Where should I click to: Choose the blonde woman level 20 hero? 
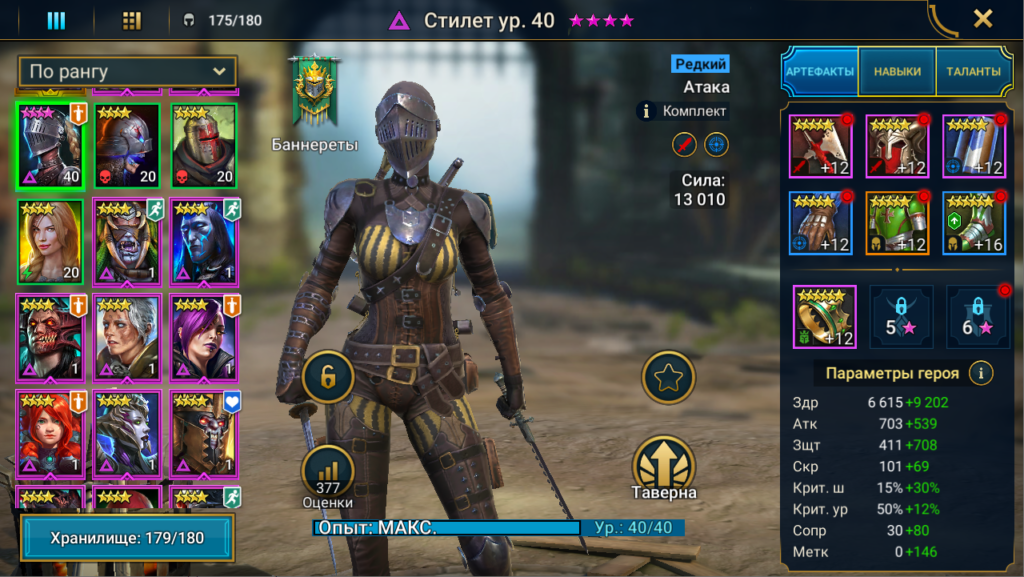[49, 242]
